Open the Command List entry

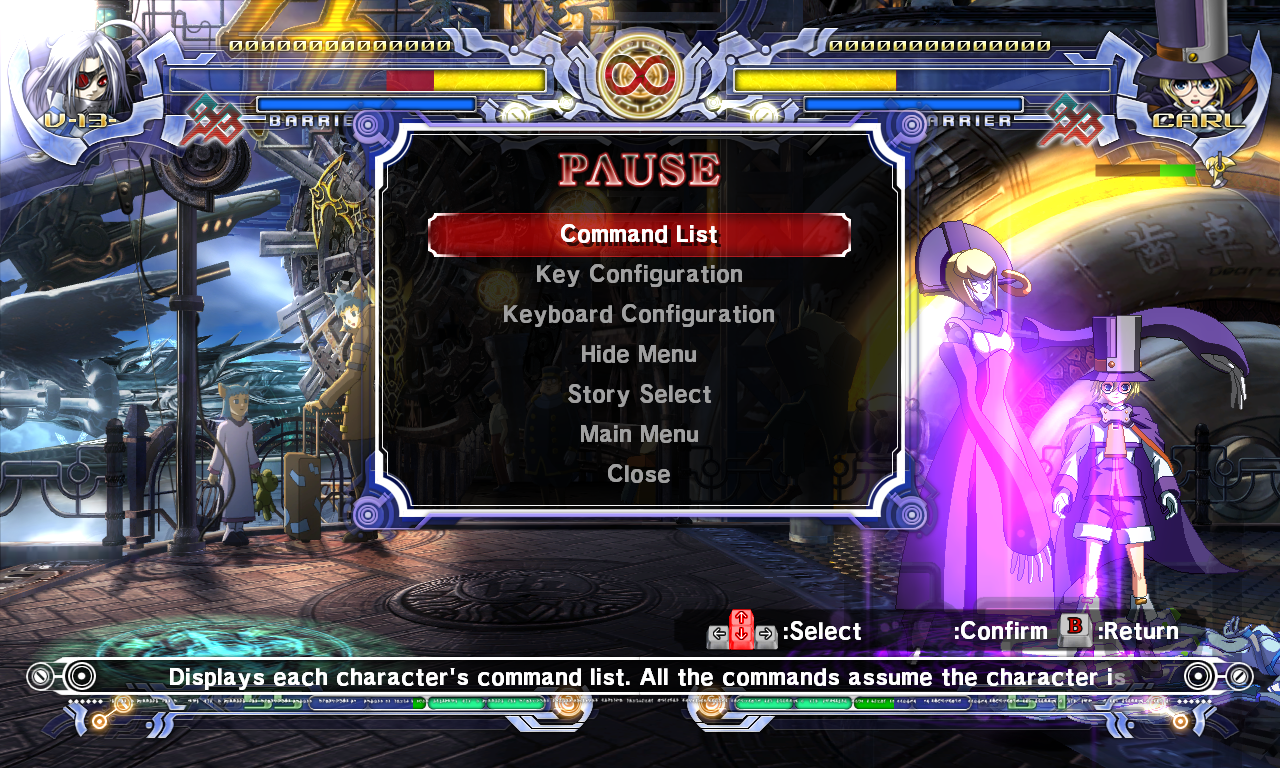[639, 235]
